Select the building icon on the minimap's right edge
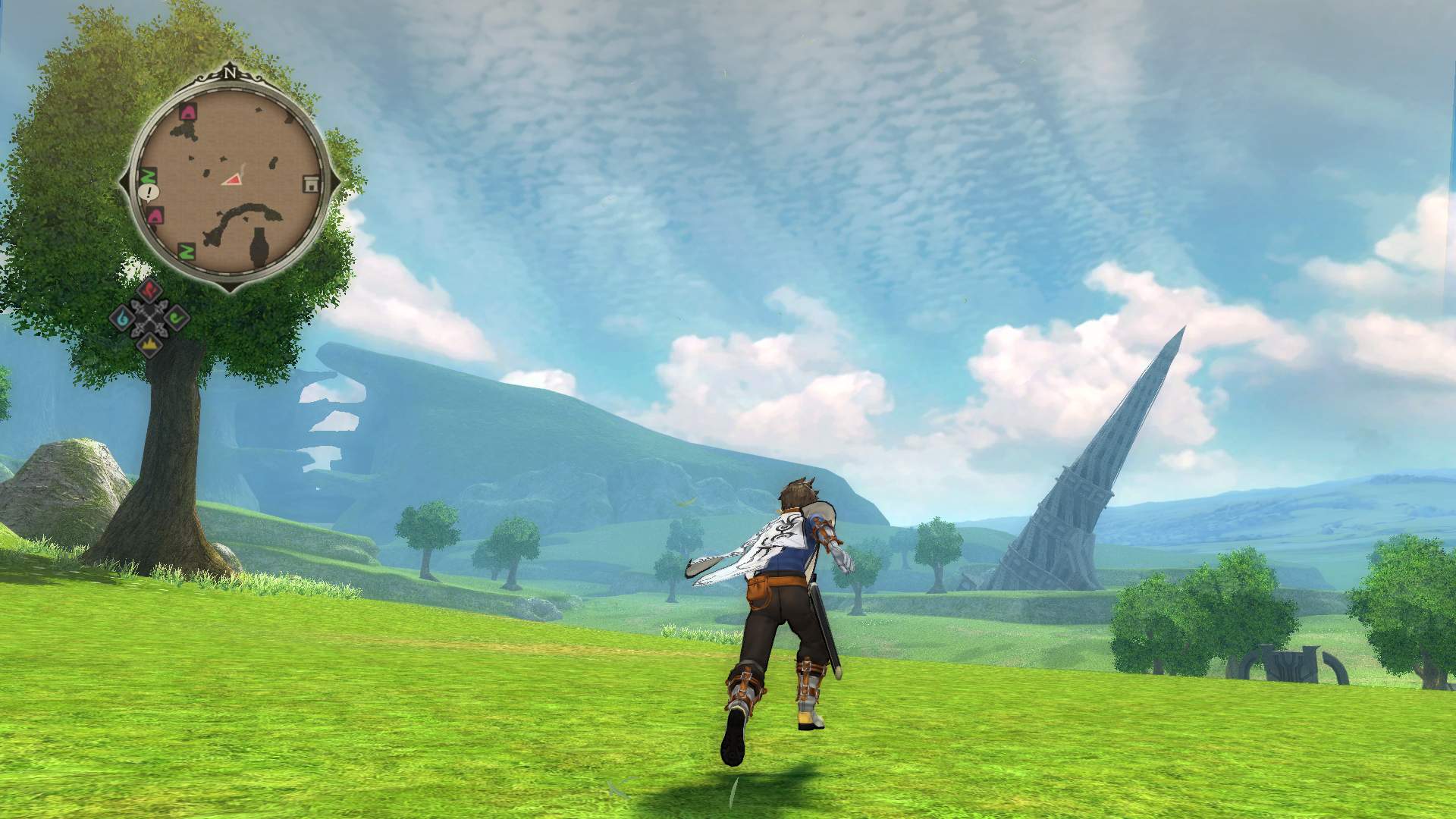This screenshot has width=1456, height=819. point(312,183)
